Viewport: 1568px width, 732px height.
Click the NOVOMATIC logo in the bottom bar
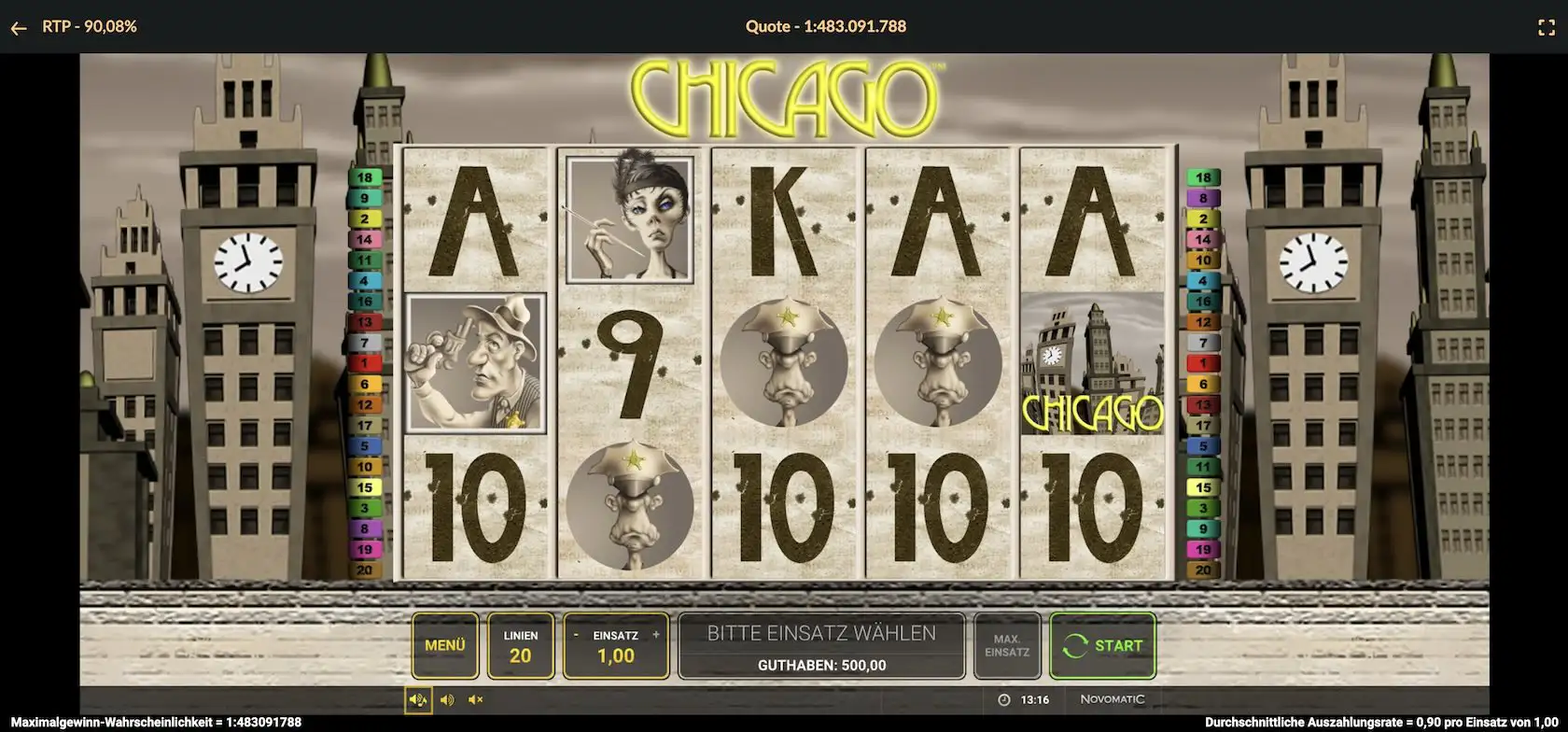click(1112, 699)
